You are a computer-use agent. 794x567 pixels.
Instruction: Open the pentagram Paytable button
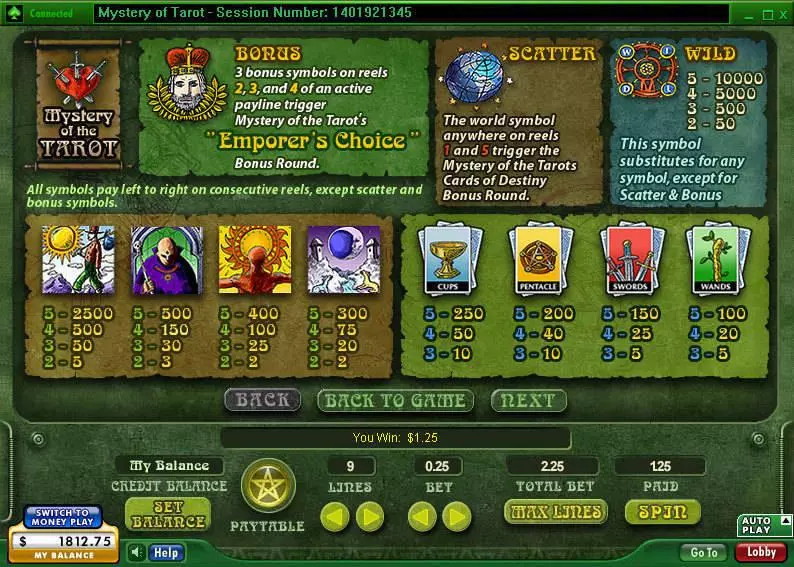(x=267, y=488)
